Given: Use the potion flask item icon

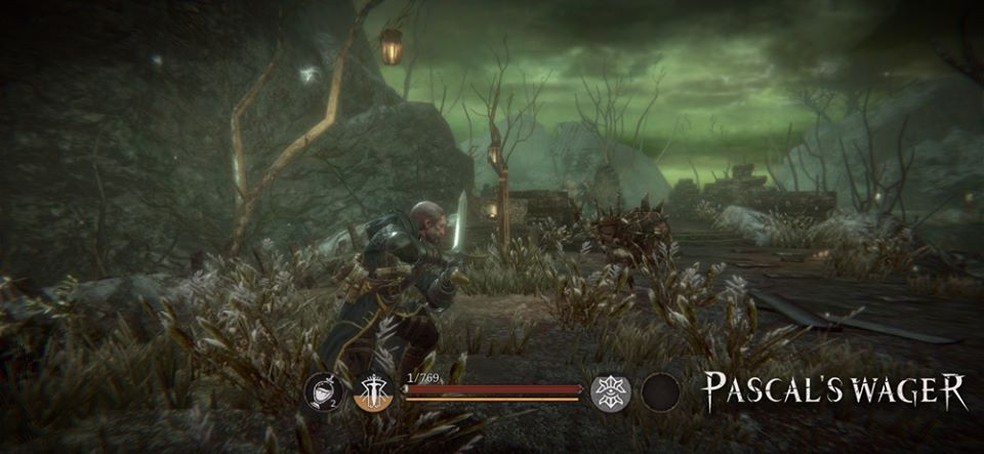Looking at the screenshot, I should pos(323,392).
